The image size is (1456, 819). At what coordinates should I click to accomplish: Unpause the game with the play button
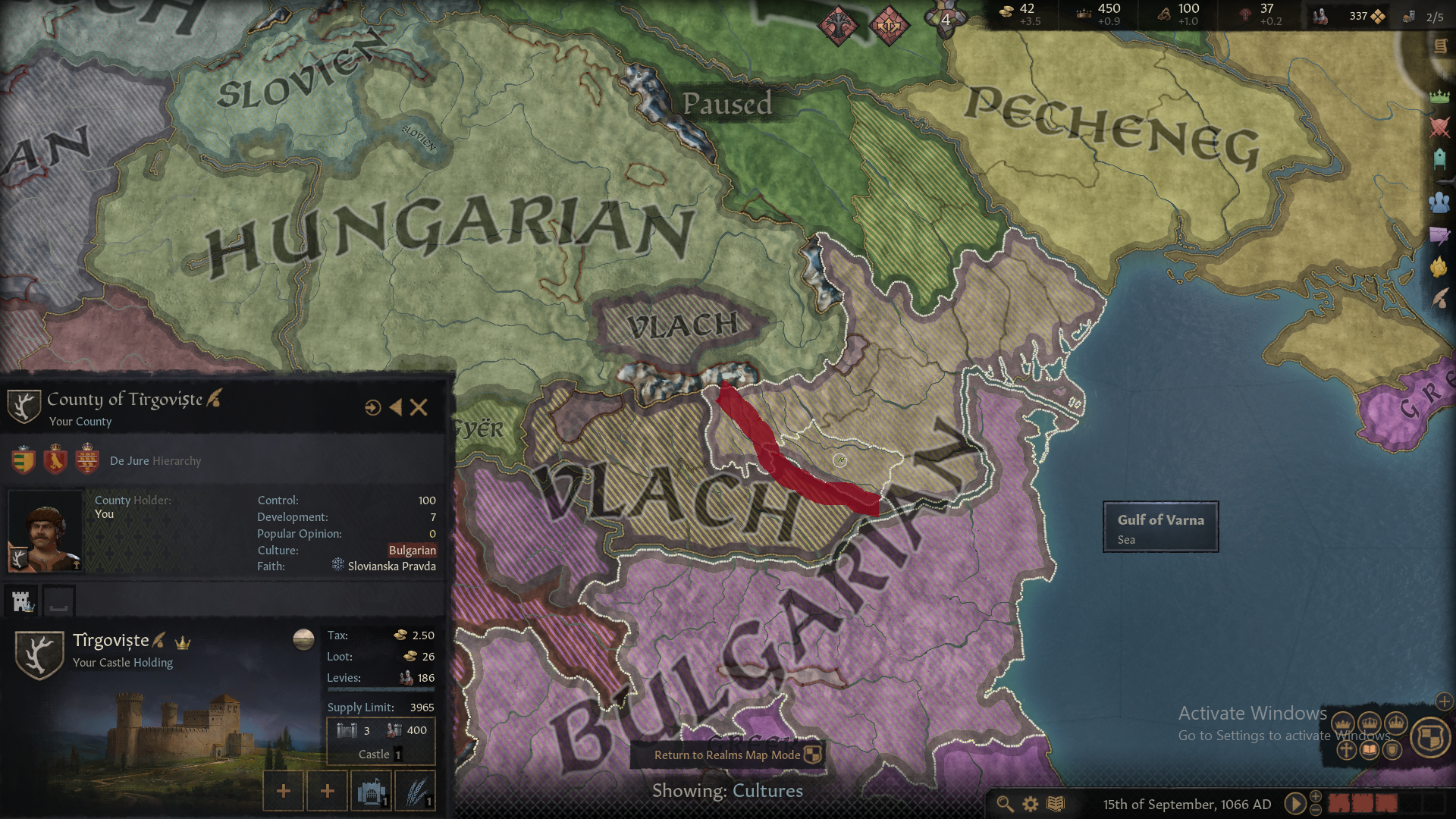pyautogui.click(x=1295, y=803)
